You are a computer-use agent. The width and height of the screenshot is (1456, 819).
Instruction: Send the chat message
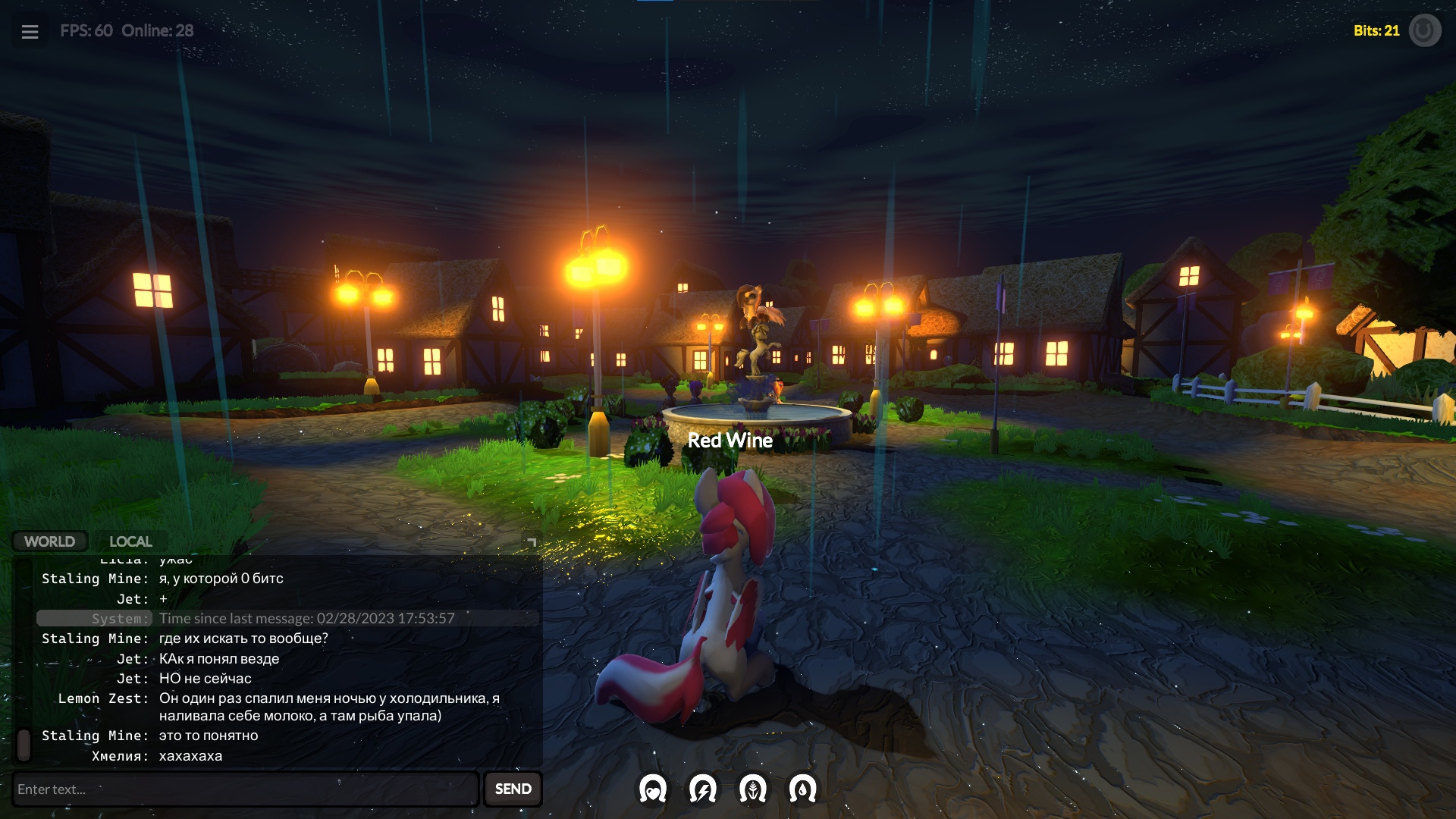pos(513,789)
